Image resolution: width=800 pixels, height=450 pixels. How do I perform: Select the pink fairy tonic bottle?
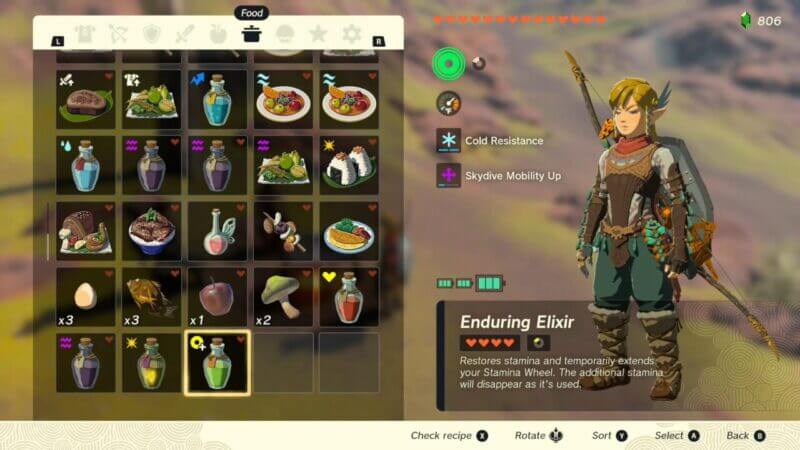(216, 230)
